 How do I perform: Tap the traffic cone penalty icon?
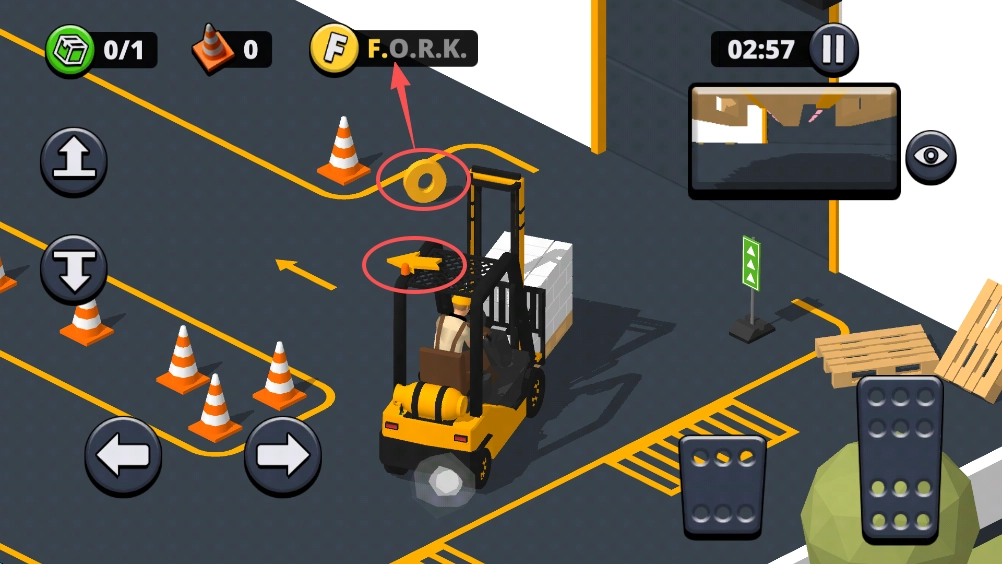[212, 49]
